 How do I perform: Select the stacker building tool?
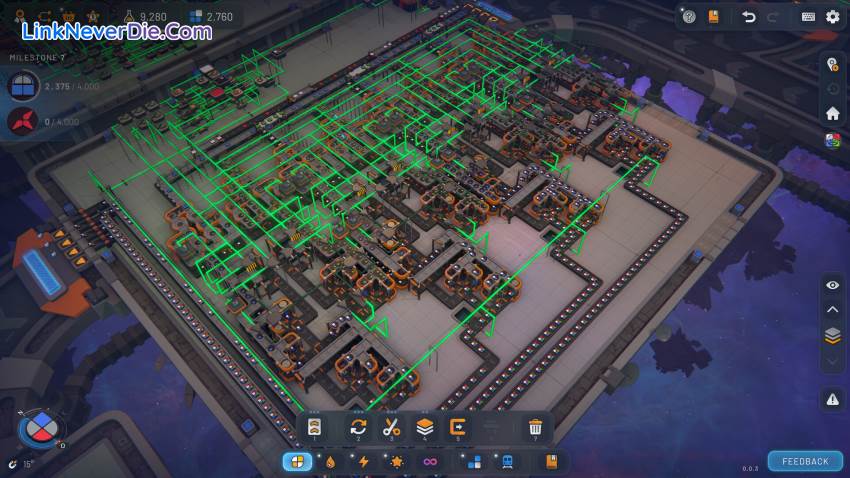[x=425, y=427]
